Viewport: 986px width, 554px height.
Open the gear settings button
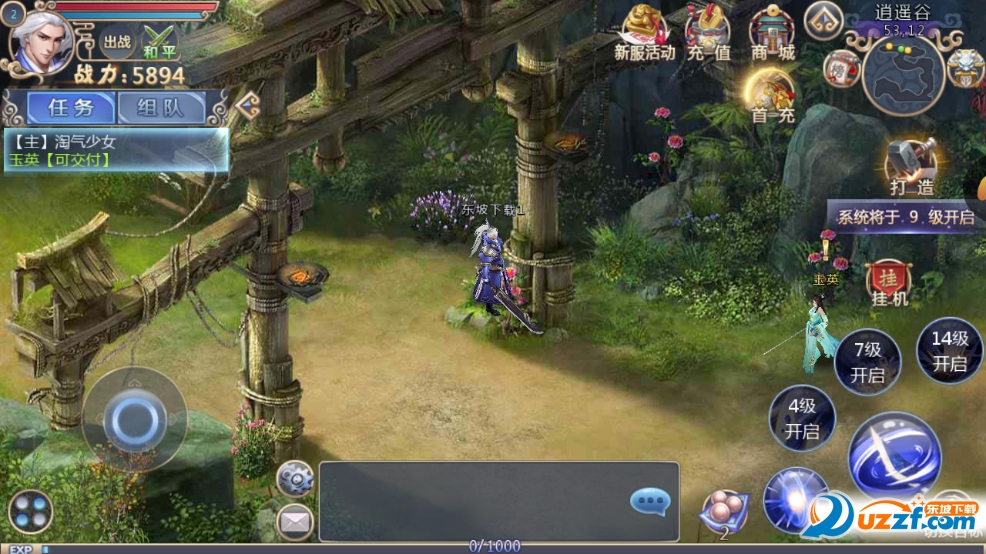295,478
